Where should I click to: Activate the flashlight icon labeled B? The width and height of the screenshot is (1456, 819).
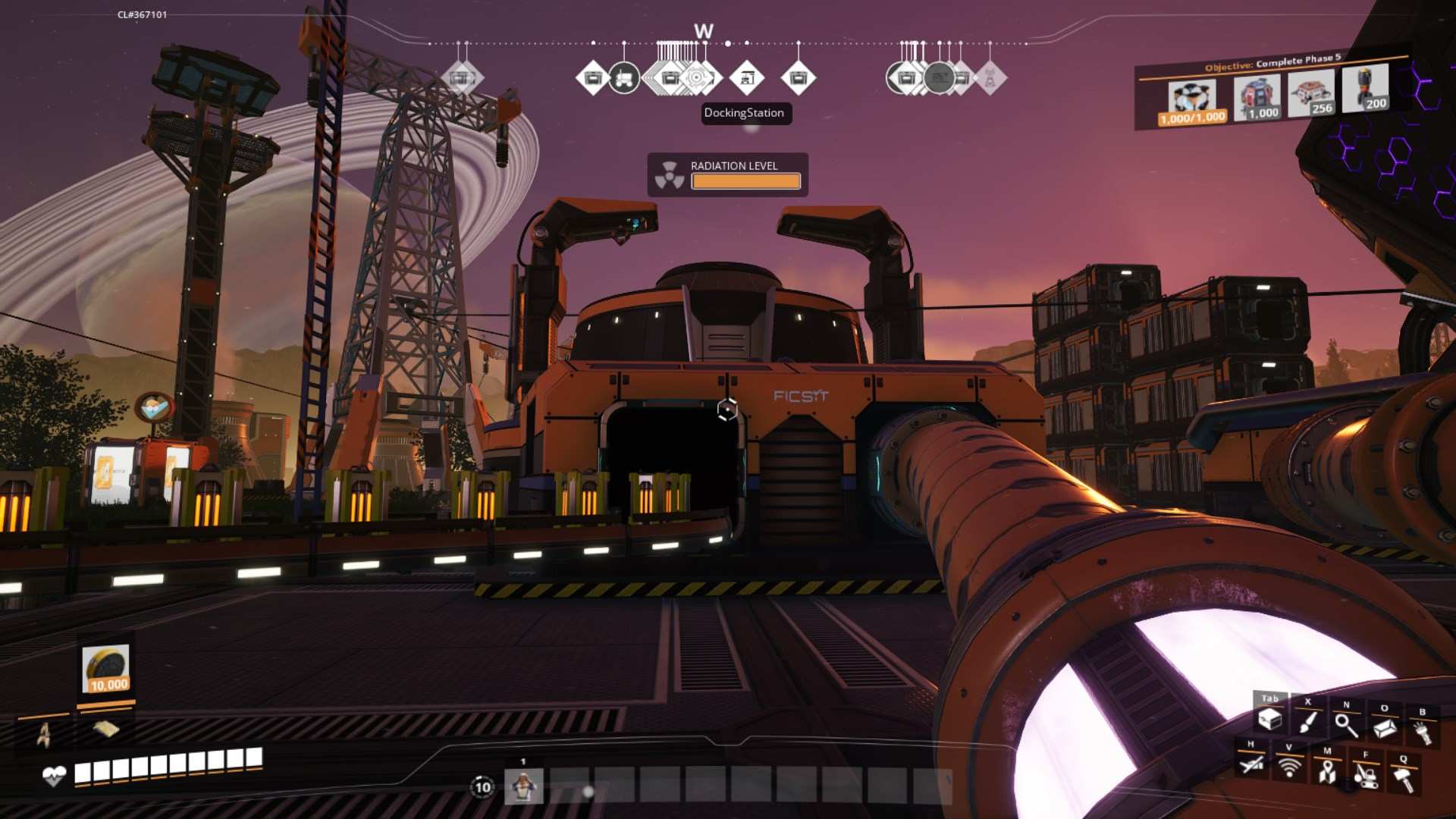click(x=1423, y=732)
